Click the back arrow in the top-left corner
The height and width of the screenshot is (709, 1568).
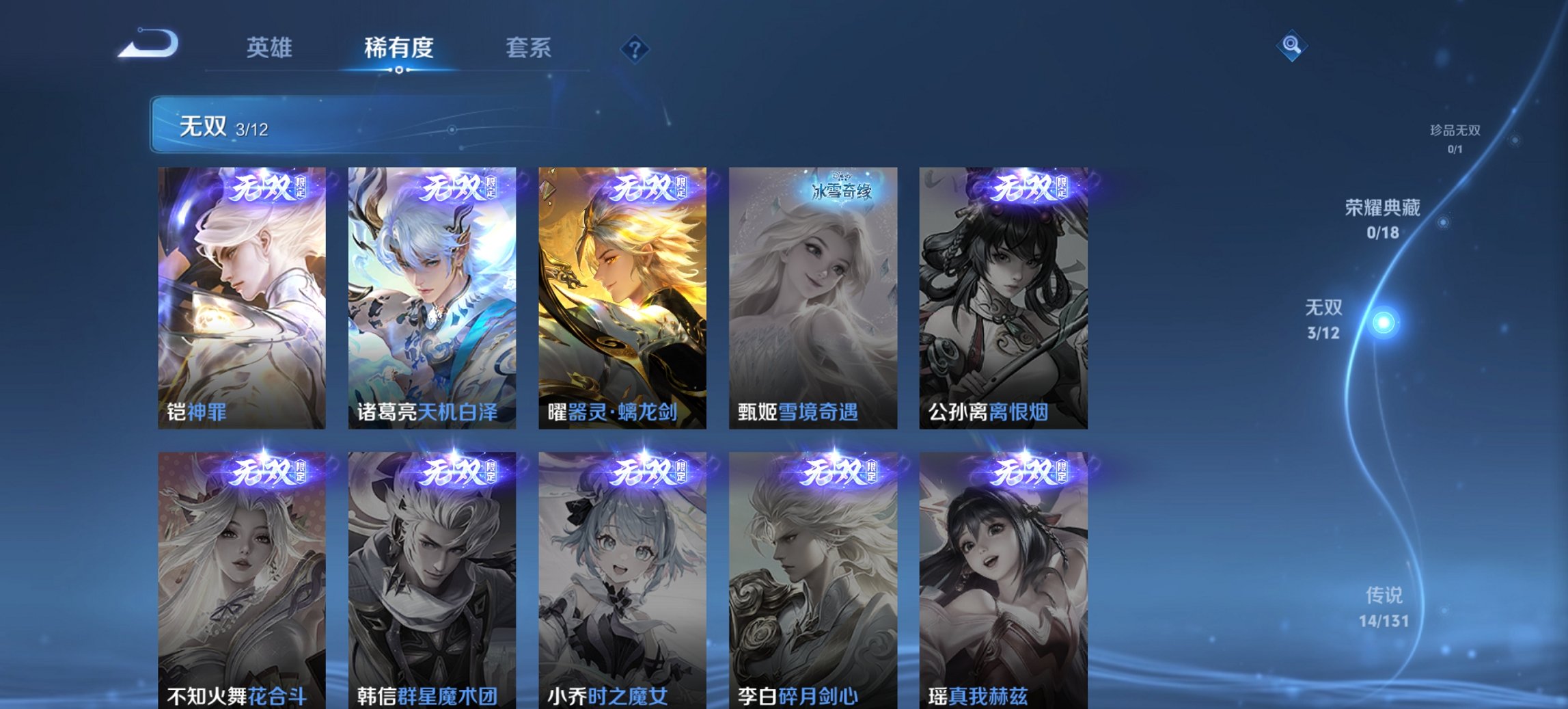pos(148,42)
